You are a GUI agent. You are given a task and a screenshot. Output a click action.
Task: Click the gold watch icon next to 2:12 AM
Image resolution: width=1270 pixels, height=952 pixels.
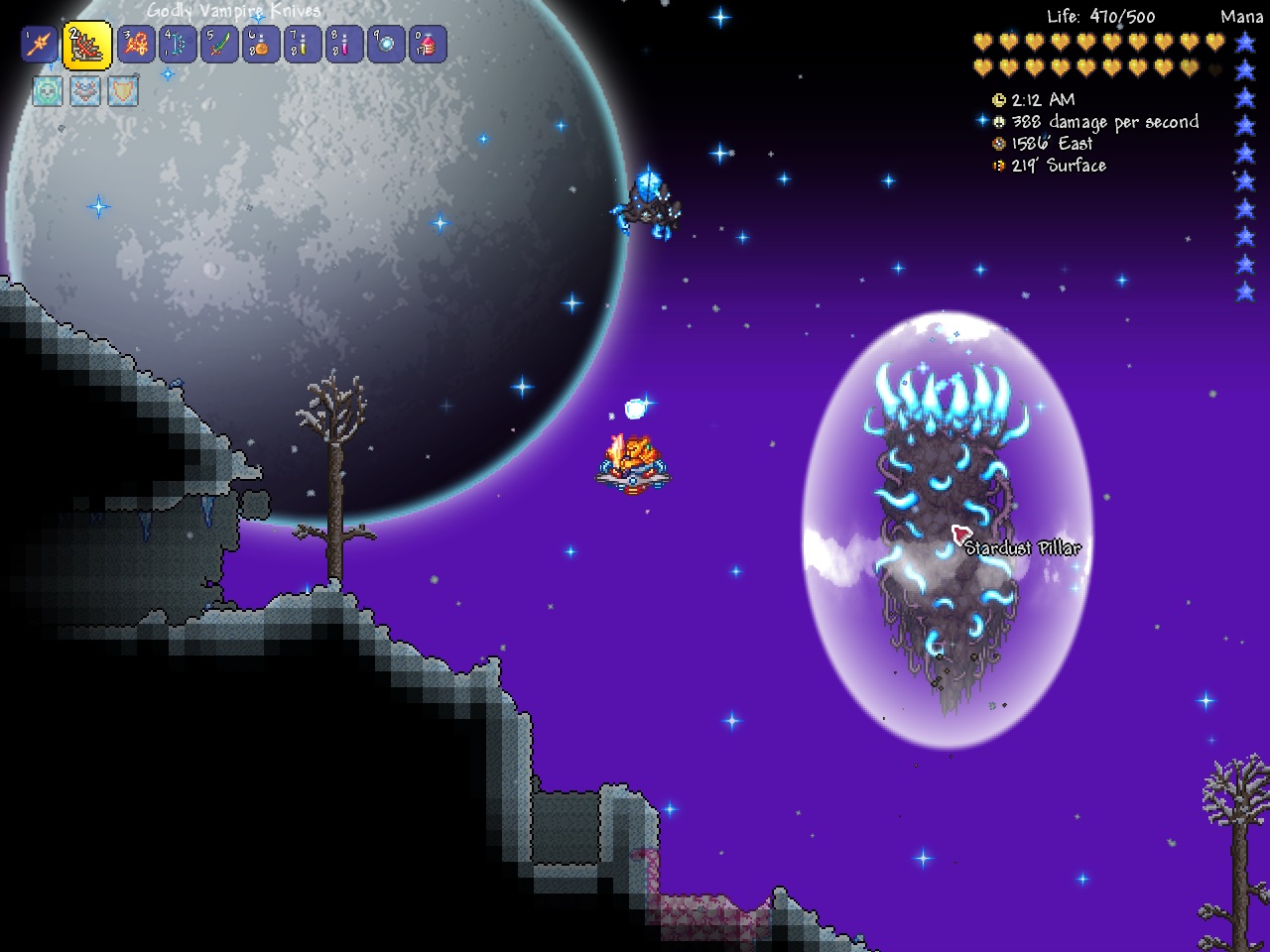pyautogui.click(x=997, y=99)
